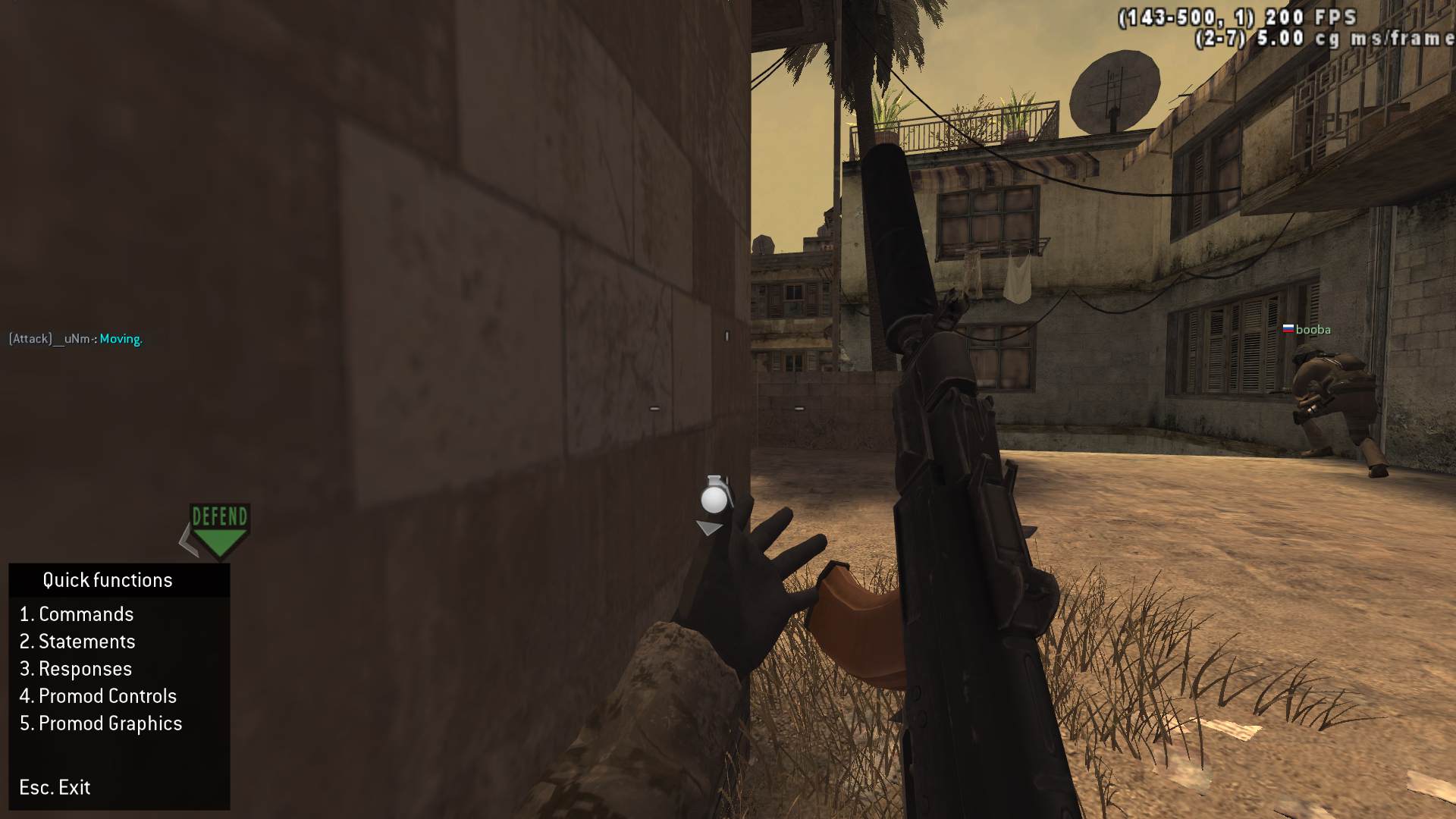This screenshot has width=1456, height=819.
Task: Click the grenade indicator icon
Action: [x=714, y=497]
